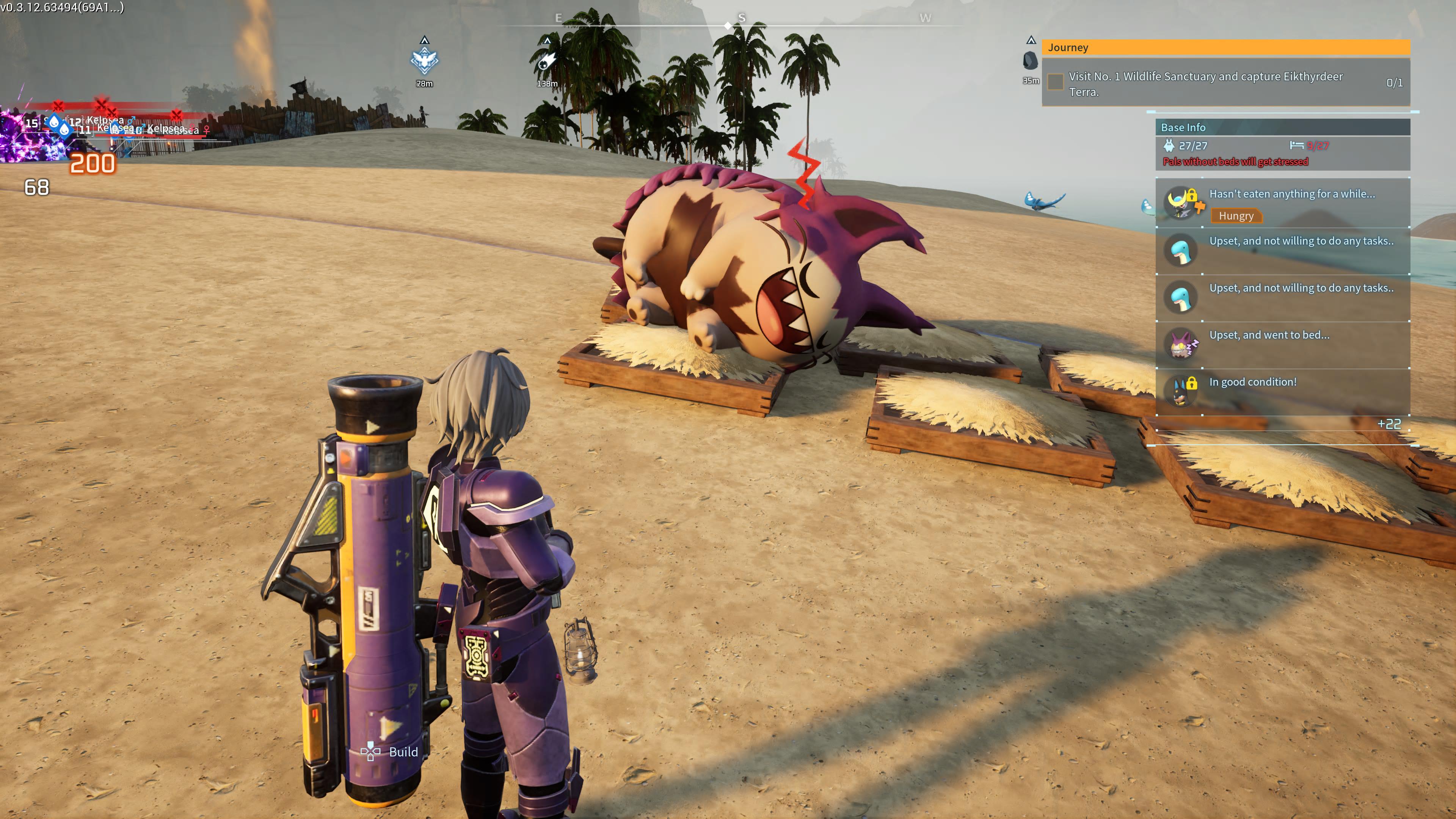Open the Journey quest tracker header

tap(1225, 47)
